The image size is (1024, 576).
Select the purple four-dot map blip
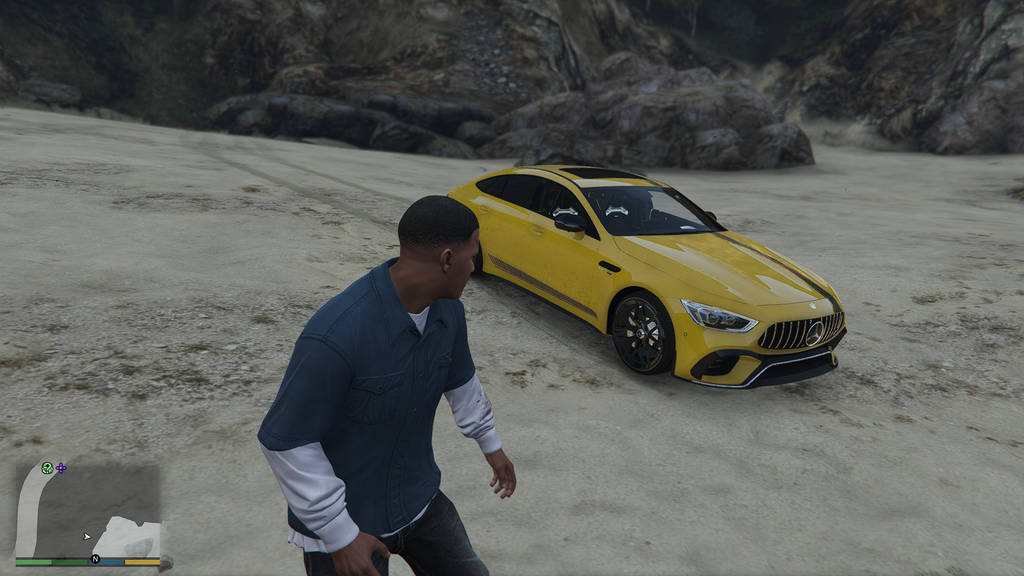61,467
